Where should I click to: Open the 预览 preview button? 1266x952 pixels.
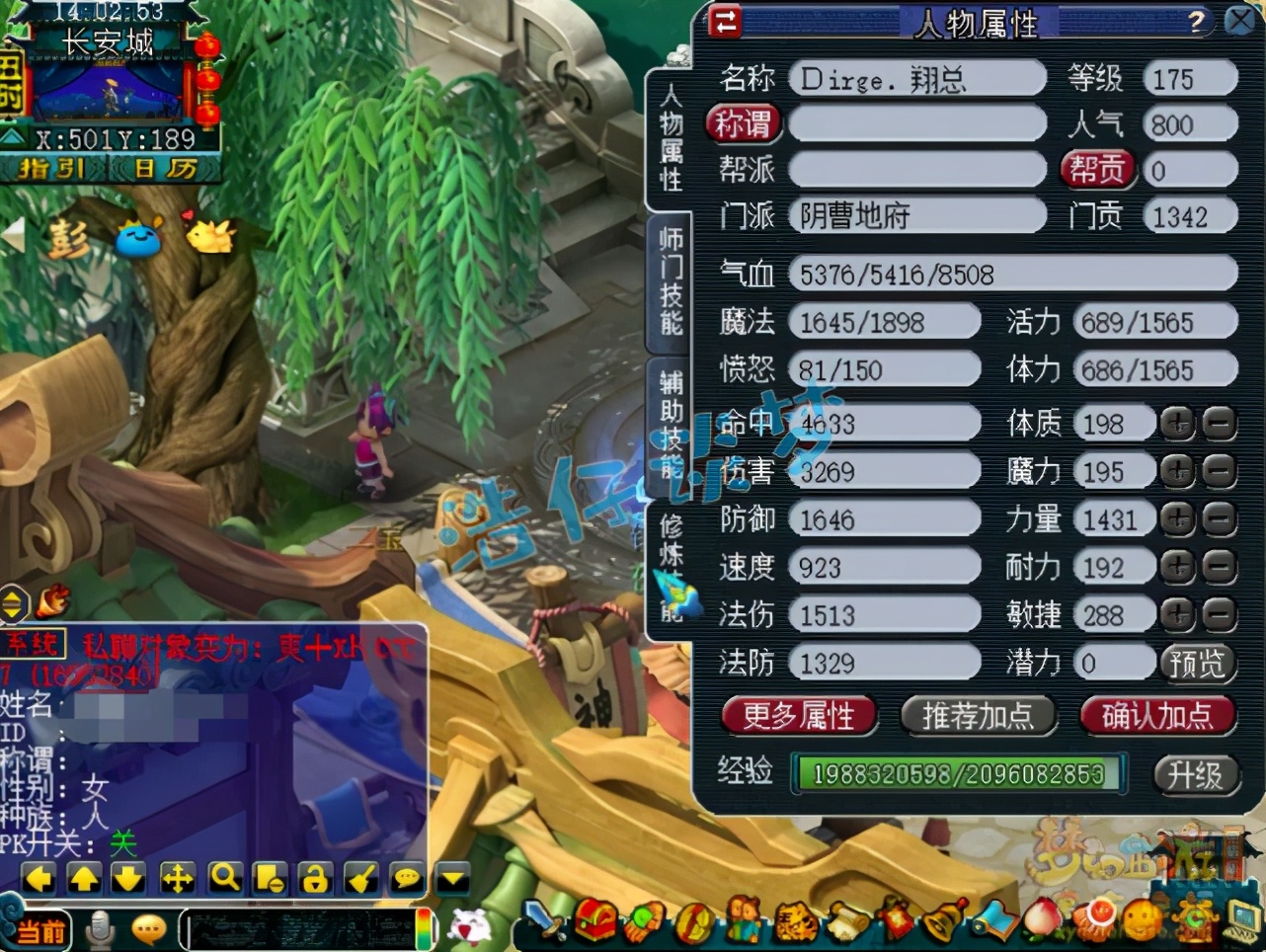pyautogui.click(x=1197, y=663)
